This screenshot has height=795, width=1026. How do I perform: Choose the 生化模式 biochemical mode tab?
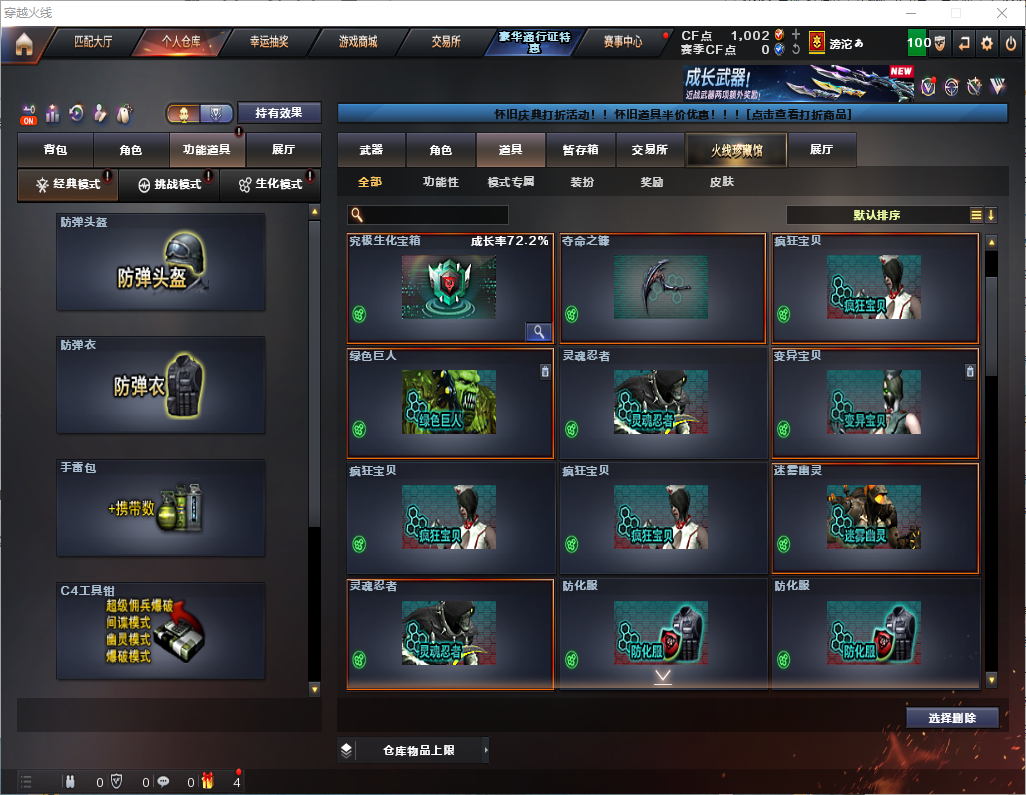pyautogui.click(x=270, y=185)
